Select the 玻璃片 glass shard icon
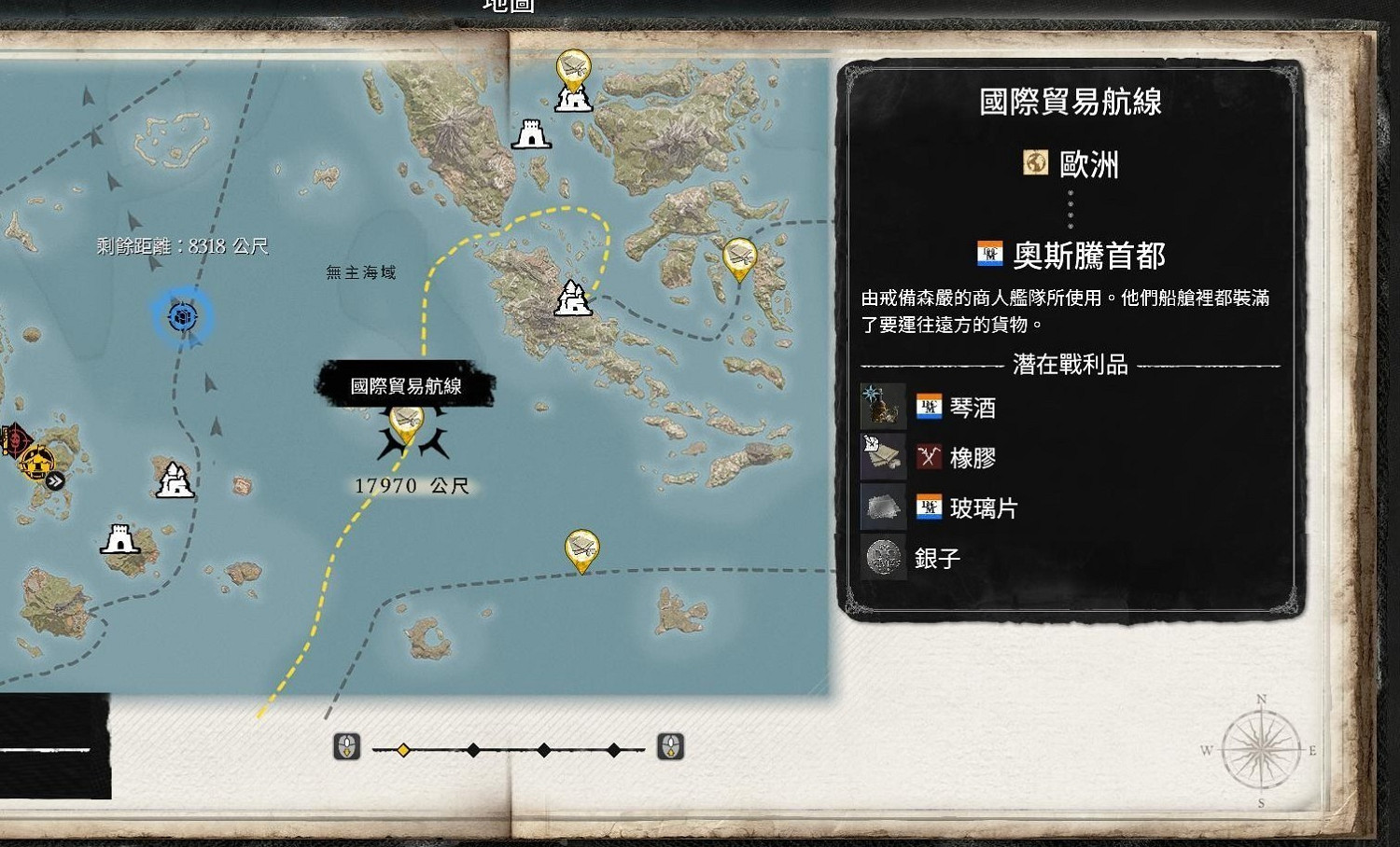 coord(883,507)
